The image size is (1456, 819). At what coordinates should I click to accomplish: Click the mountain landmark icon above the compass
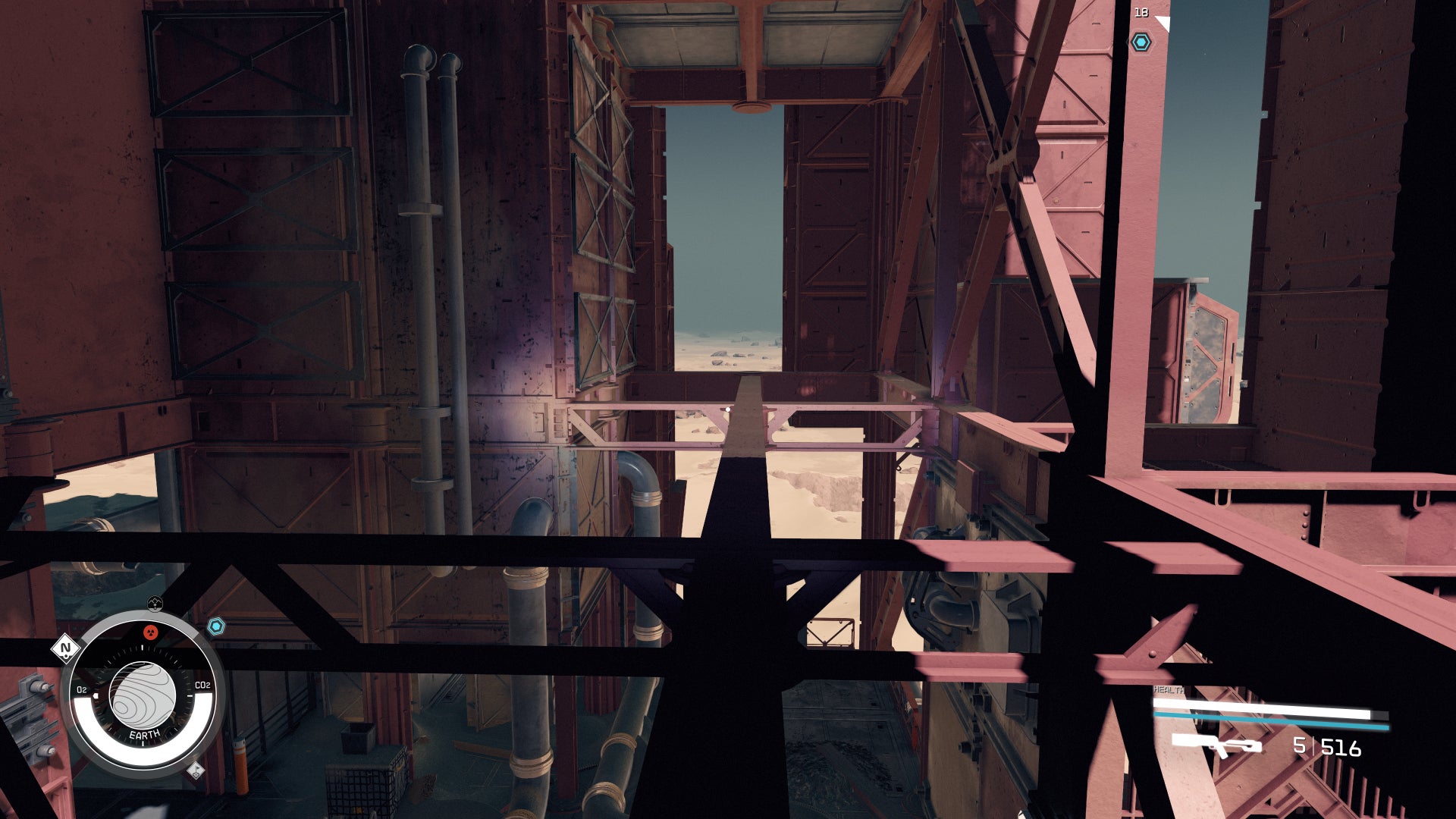[155, 601]
